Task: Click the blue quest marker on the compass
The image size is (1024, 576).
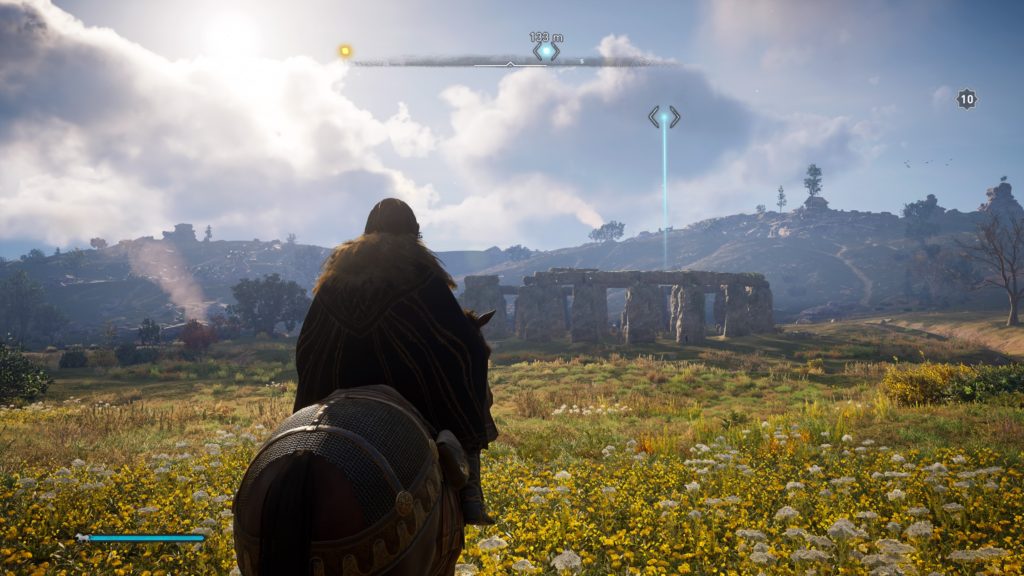Action: pos(546,50)
